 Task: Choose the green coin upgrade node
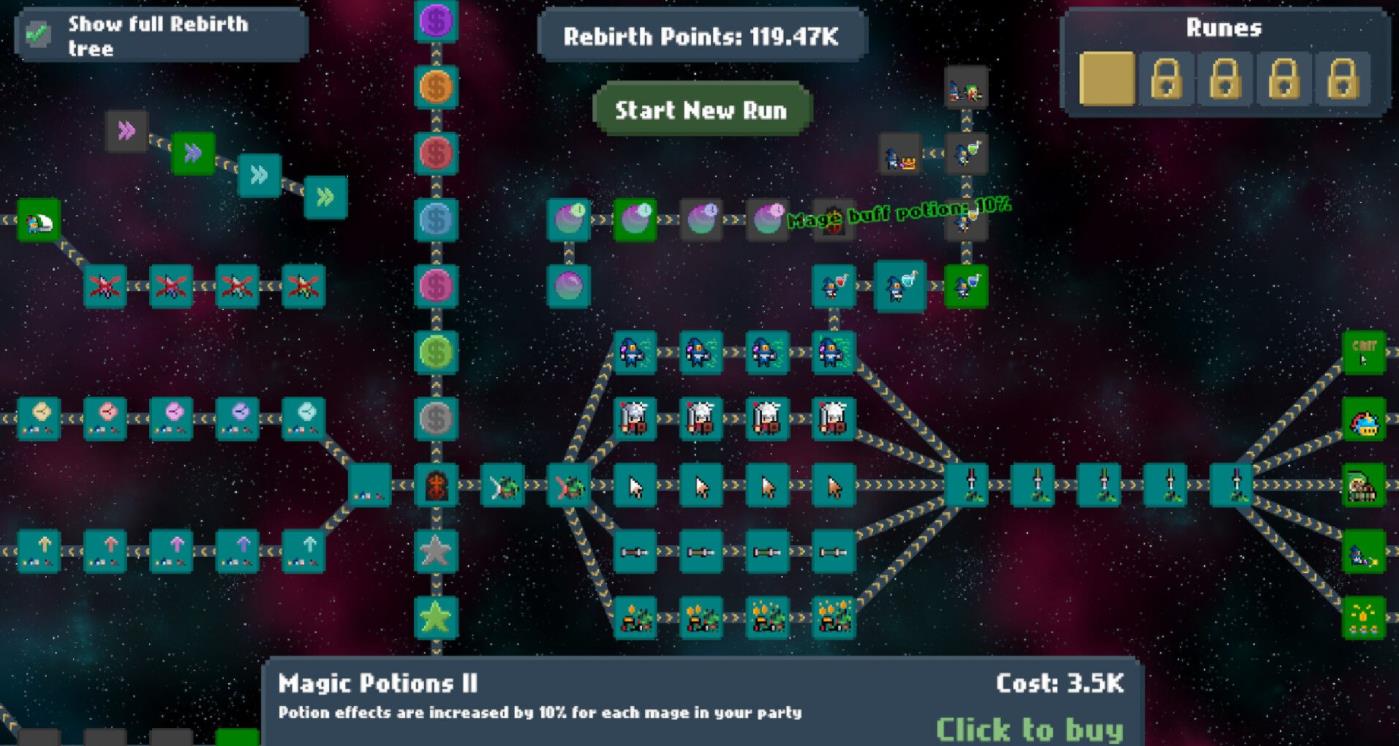[x=436, y=352]
